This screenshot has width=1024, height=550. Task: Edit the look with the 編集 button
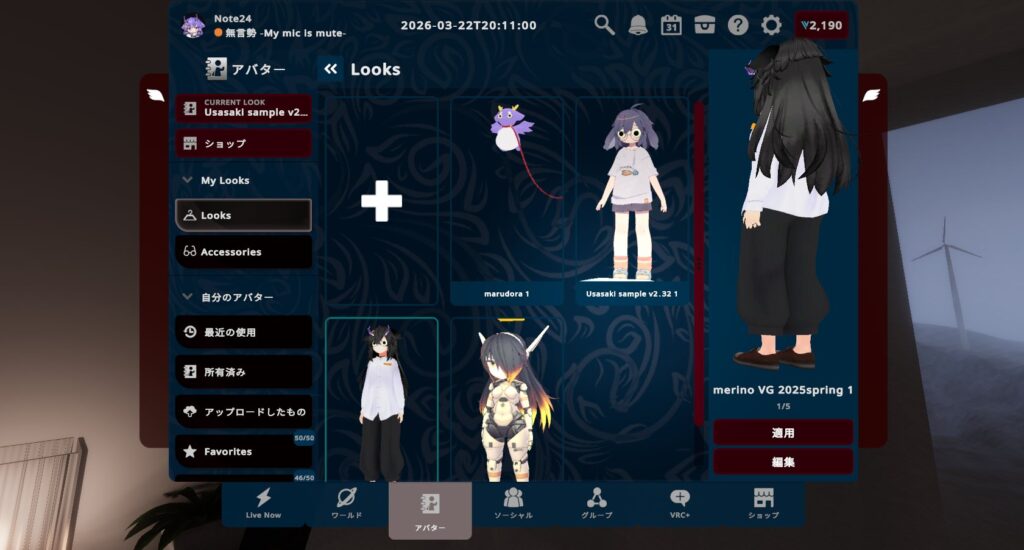[782, 462]
